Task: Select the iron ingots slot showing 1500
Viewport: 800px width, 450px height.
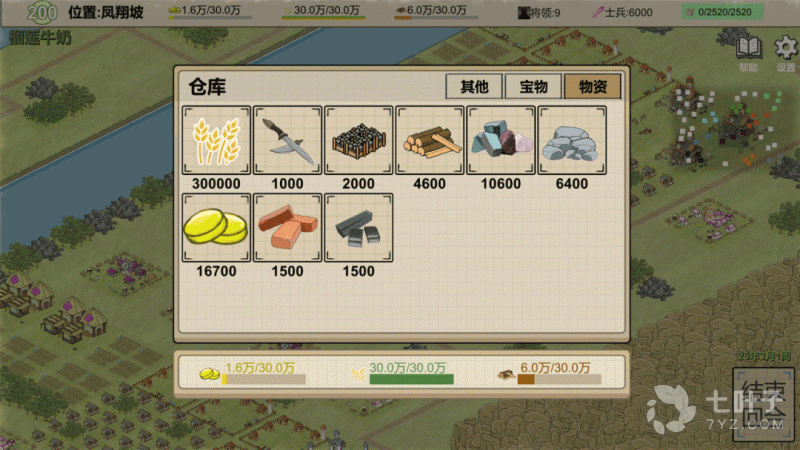Action: 358,228
